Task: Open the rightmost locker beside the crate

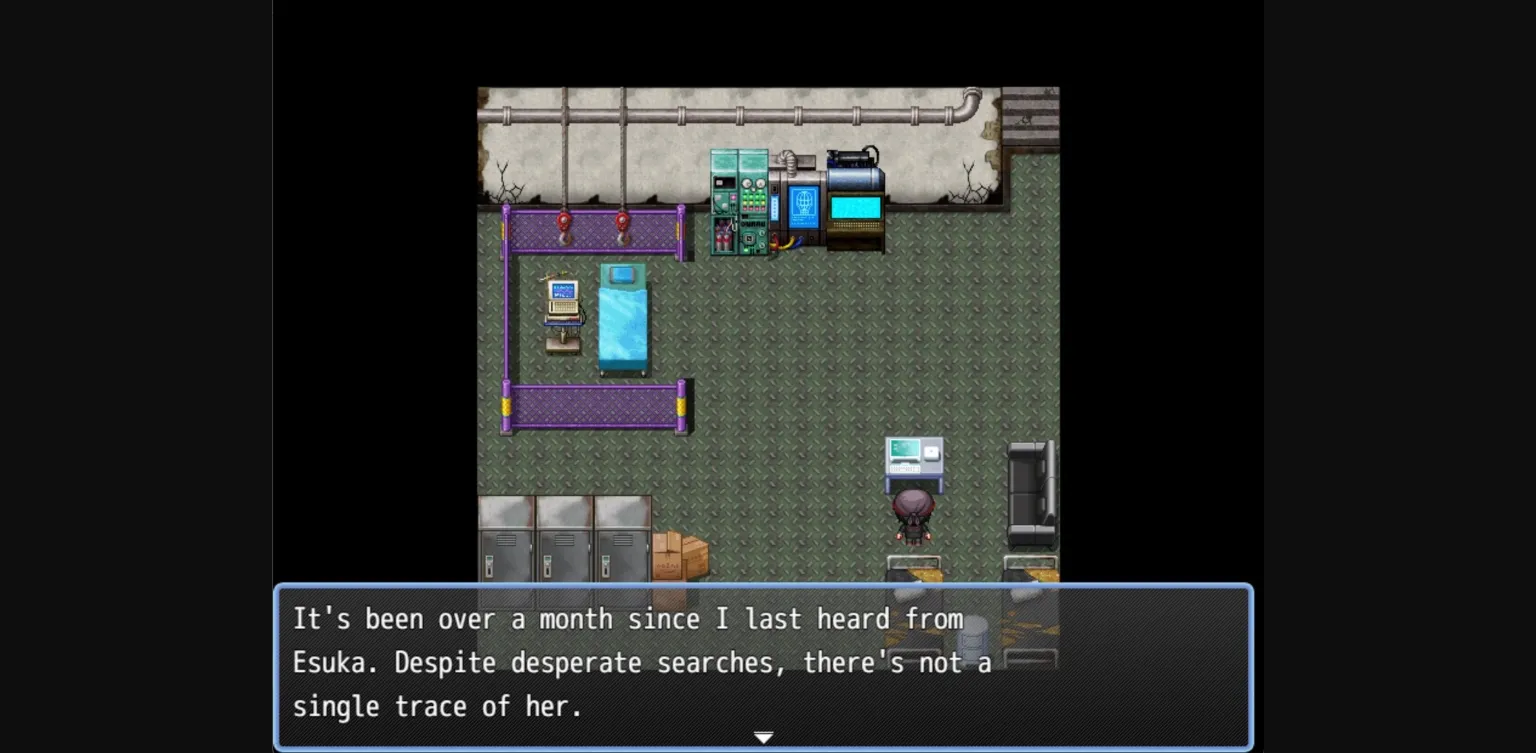Action: click(620, 540)
